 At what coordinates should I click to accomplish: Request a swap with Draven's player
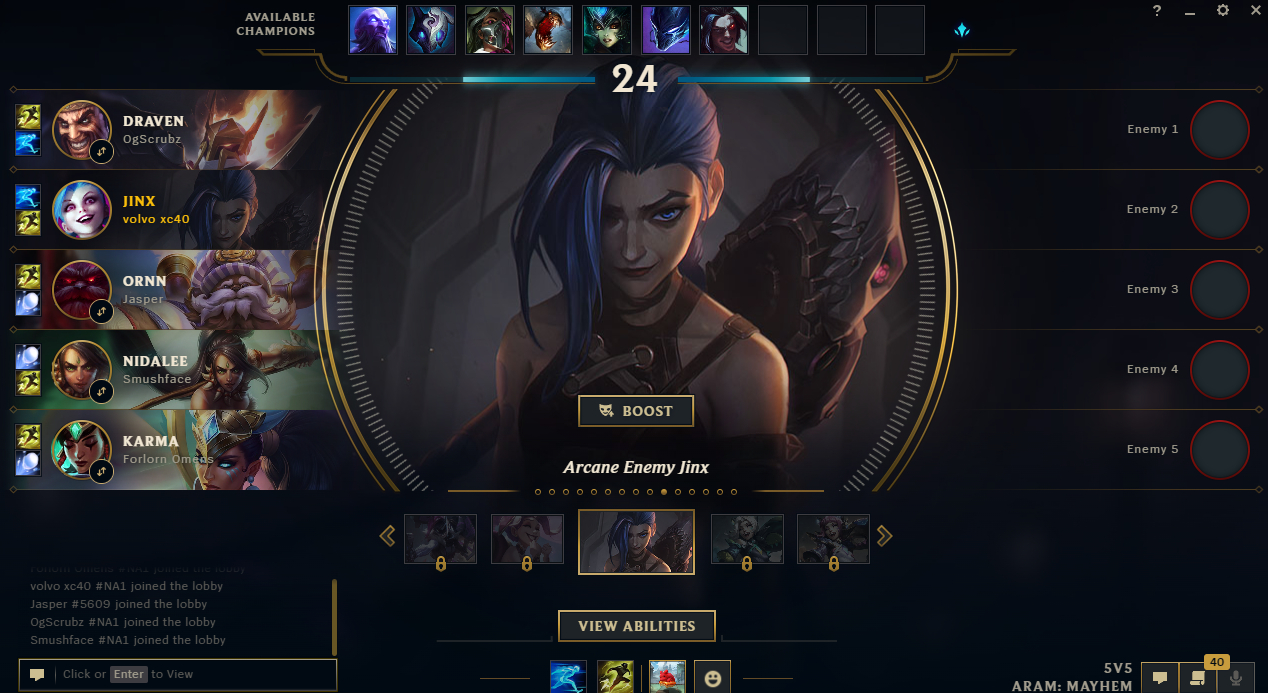(x=101, y=151)
